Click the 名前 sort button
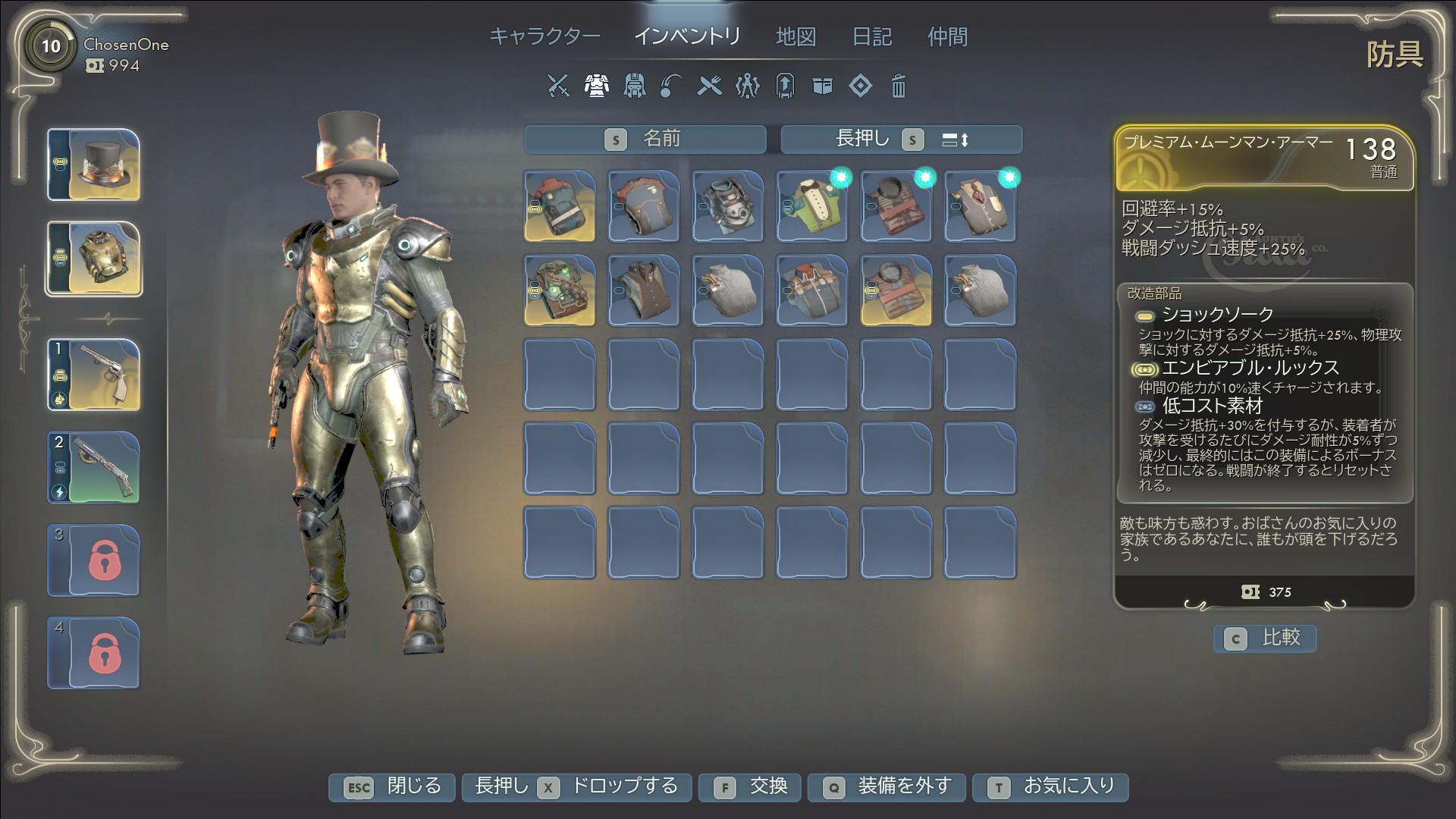1456x819 pixels. point(645,140)
